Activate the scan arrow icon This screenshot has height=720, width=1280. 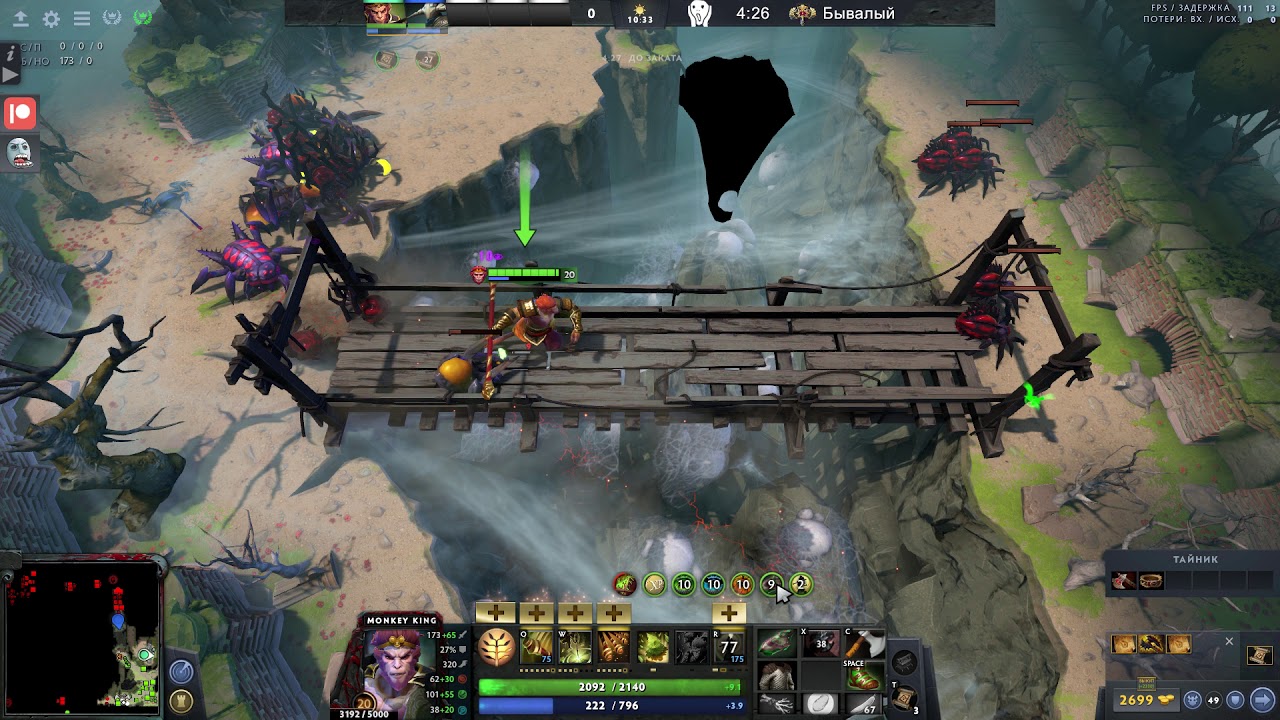(1259, 699)
